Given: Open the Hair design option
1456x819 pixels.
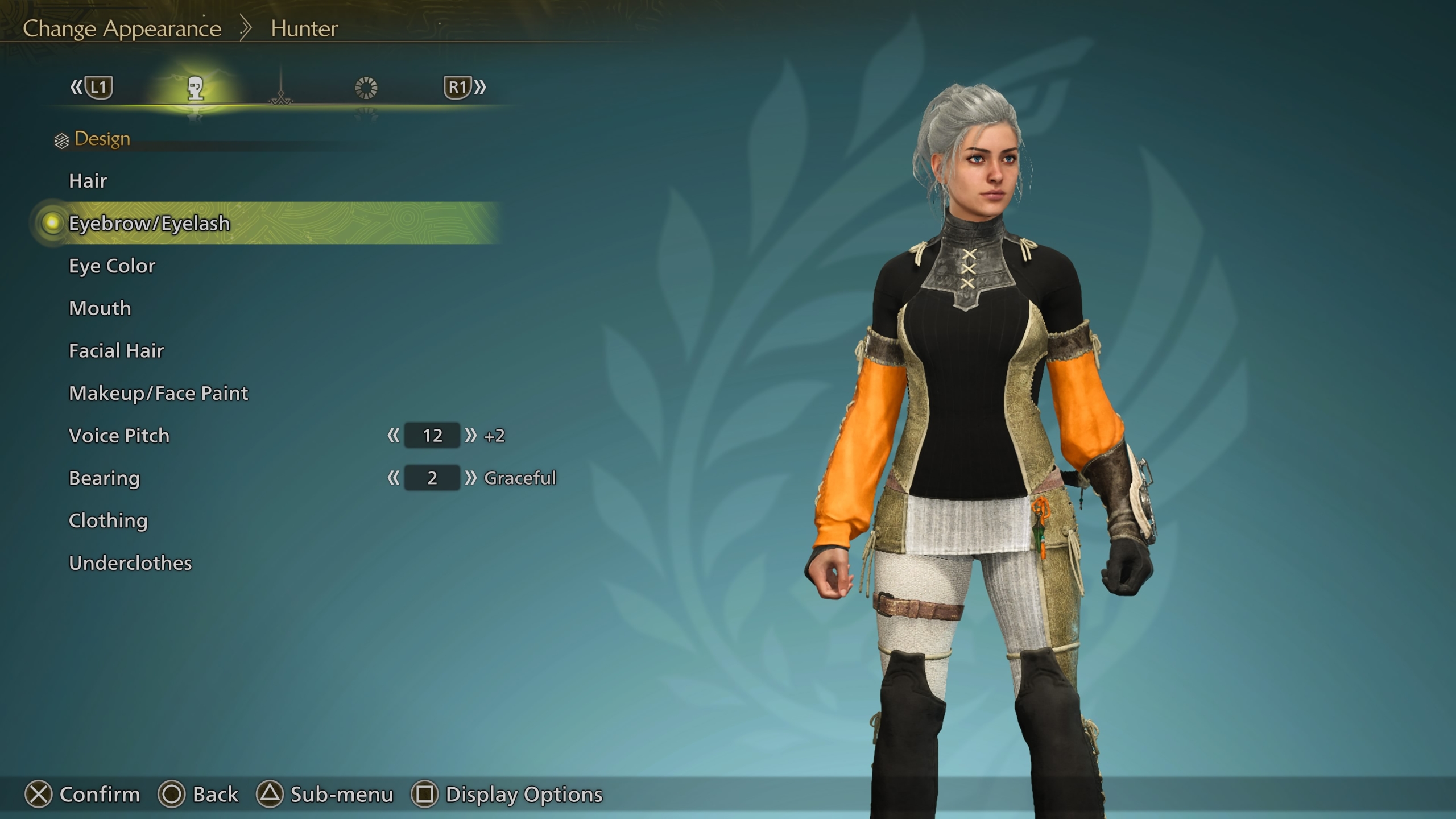Looking at the screenshot, I should [88, 181].
